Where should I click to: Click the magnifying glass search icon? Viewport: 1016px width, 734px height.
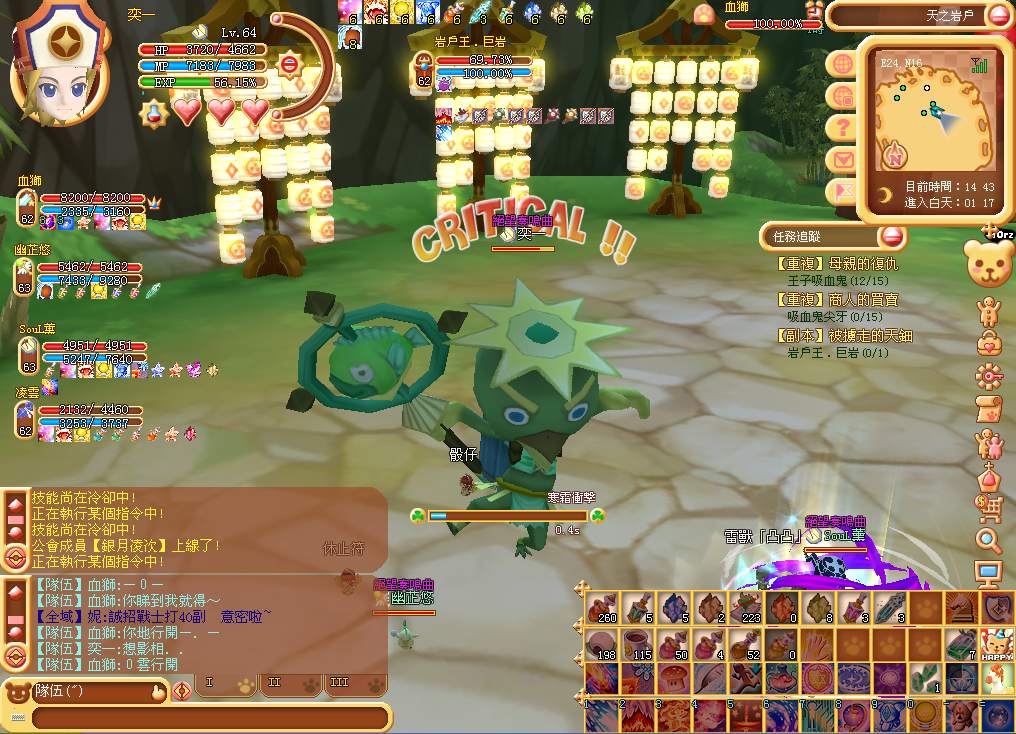pyautogui.click(x=988, y=541)
